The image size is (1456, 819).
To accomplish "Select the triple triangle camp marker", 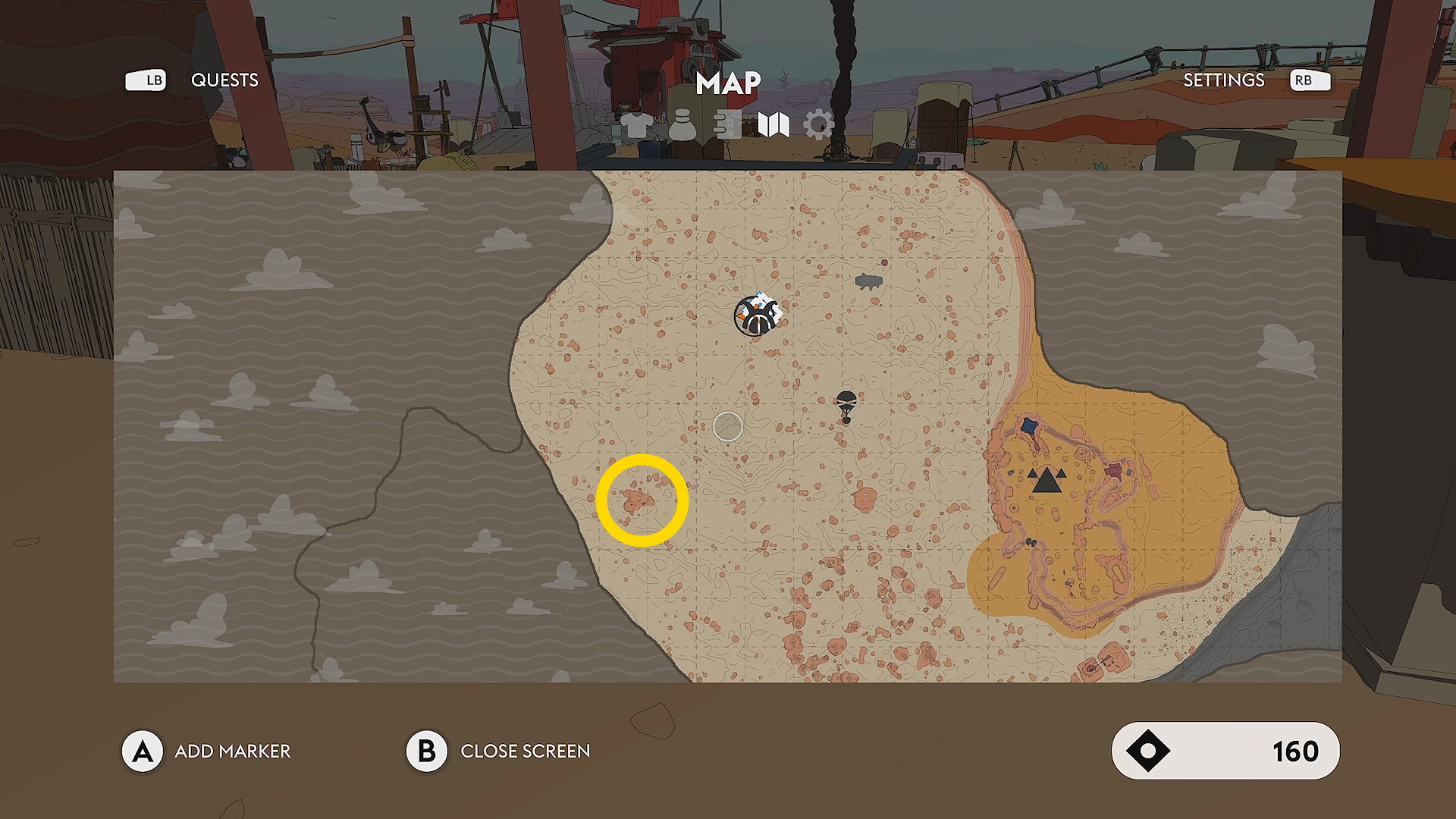I will 1046,480.
